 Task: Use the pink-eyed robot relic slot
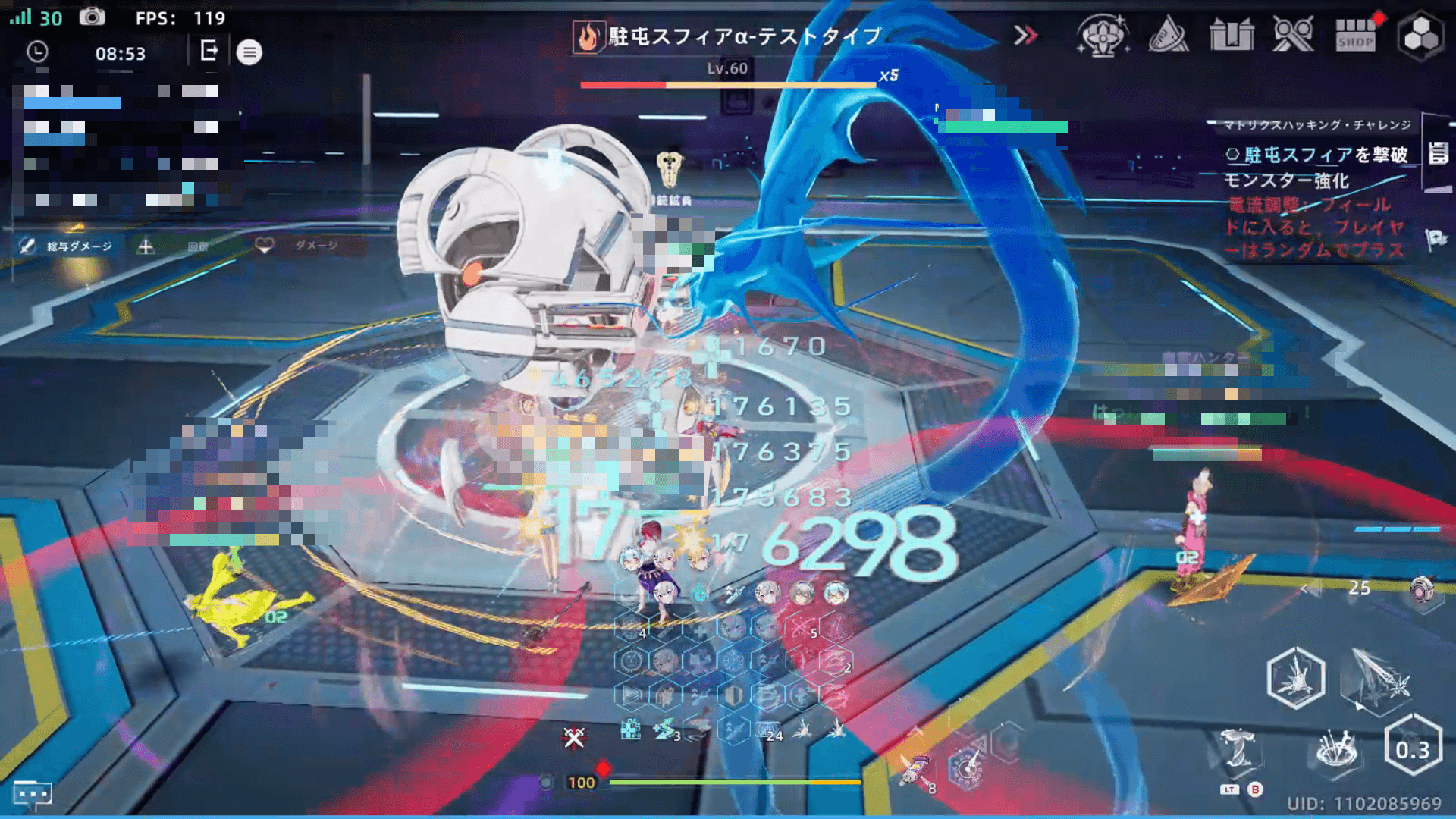tap(1421, 588)
